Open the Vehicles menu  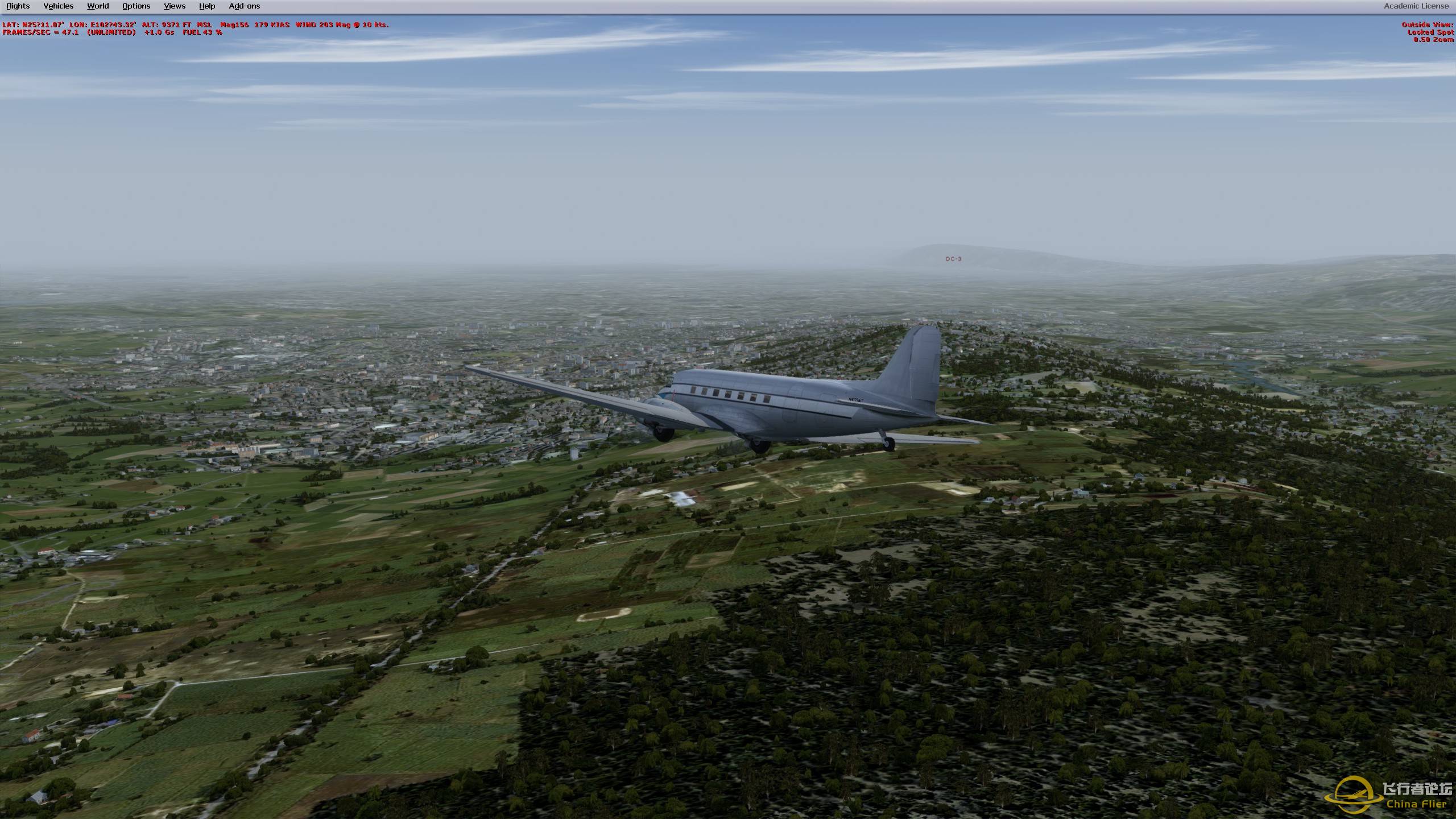coord(58,6)
